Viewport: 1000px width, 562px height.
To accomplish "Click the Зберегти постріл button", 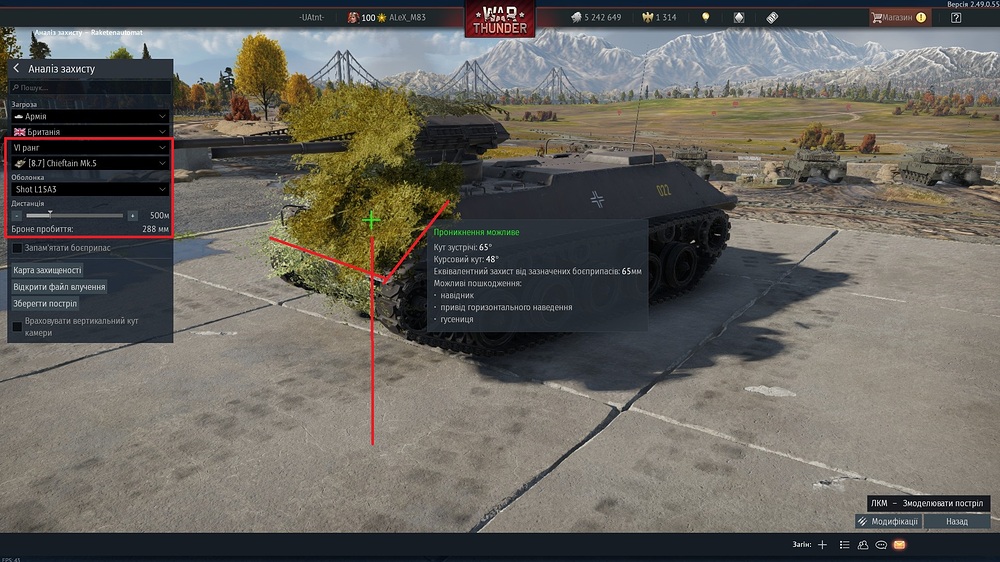I will (45, 303).
